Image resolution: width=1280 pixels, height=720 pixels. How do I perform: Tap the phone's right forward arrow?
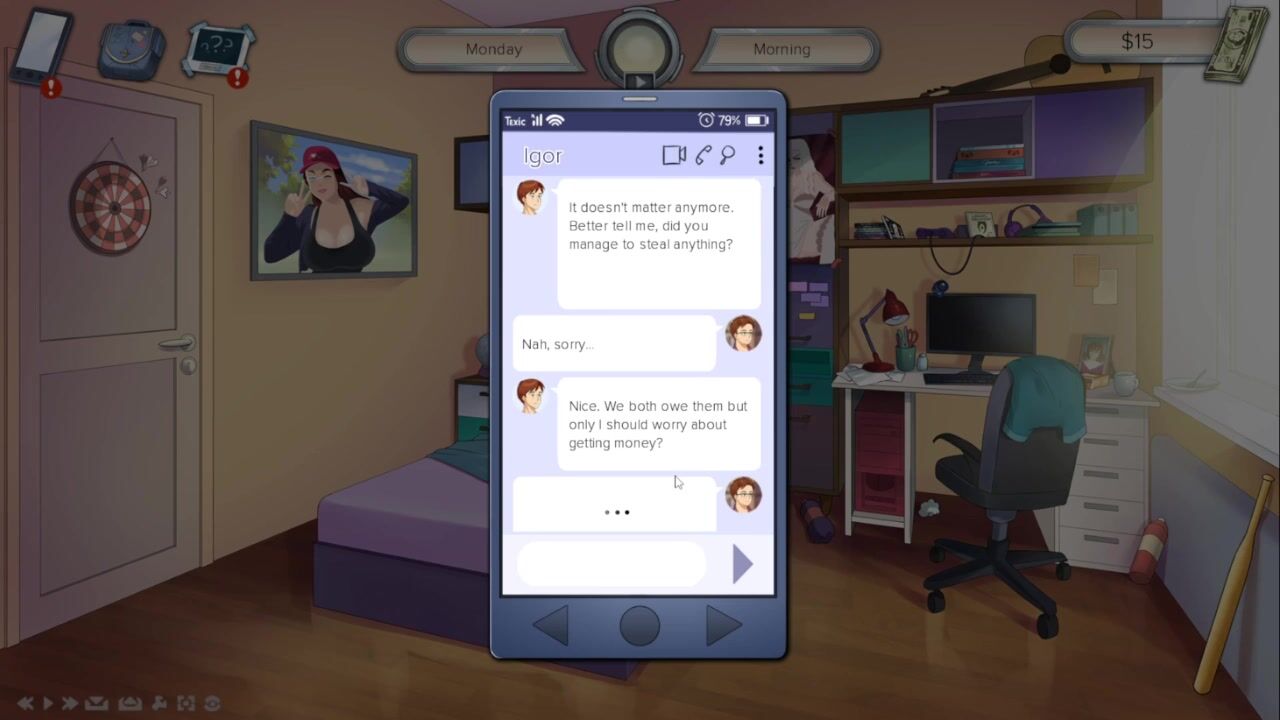(x=723, y=626)
